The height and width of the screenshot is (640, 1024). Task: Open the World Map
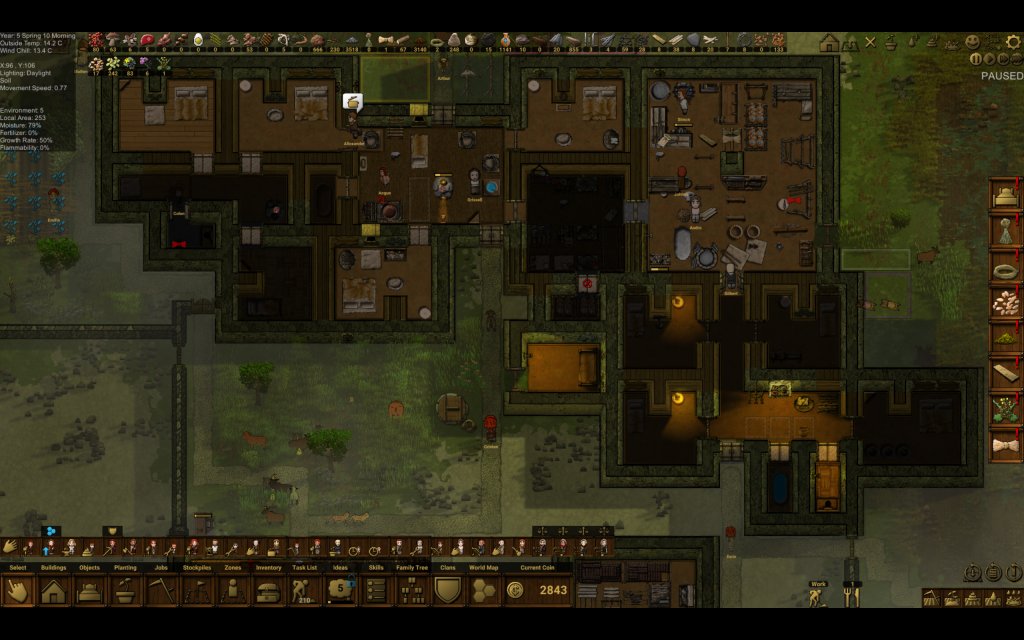[x=483, y=590]
